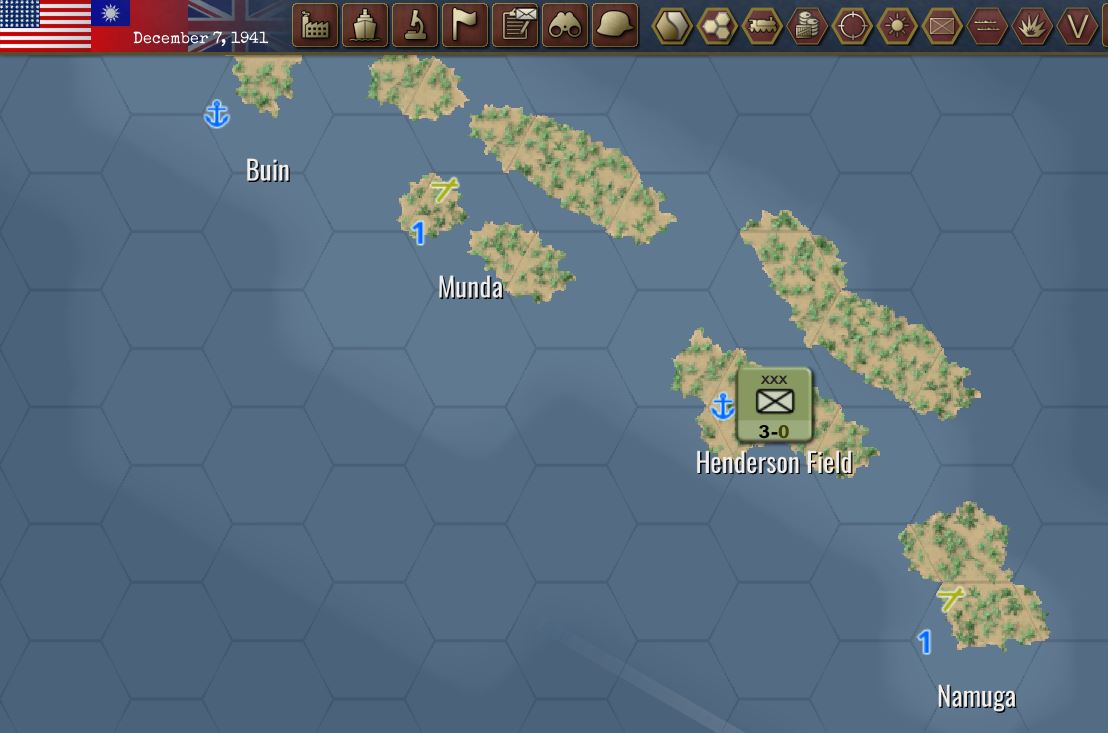
Task: Toggle the V victory hexagon filter
Action: (1077, 26)
